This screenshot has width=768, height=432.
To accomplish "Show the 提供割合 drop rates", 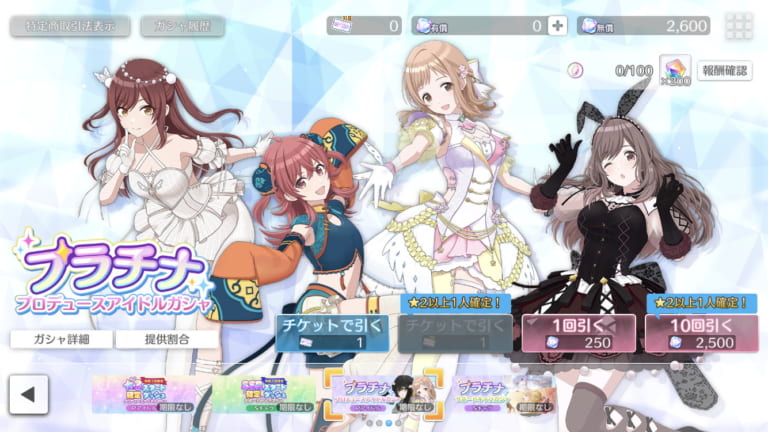I will (166, 339).
